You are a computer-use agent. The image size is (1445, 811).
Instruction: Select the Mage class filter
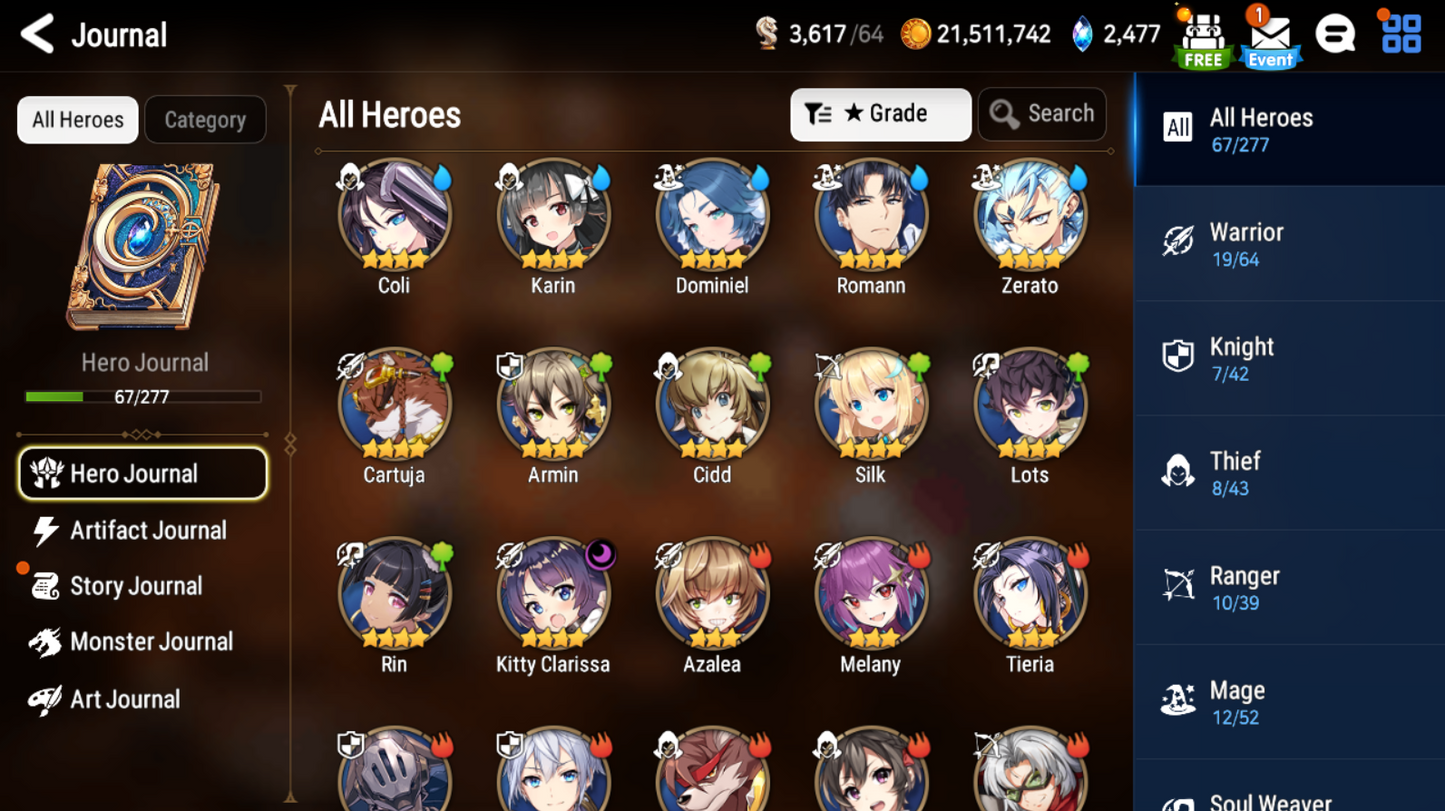pyautogui.click(x=1289, y=700)
